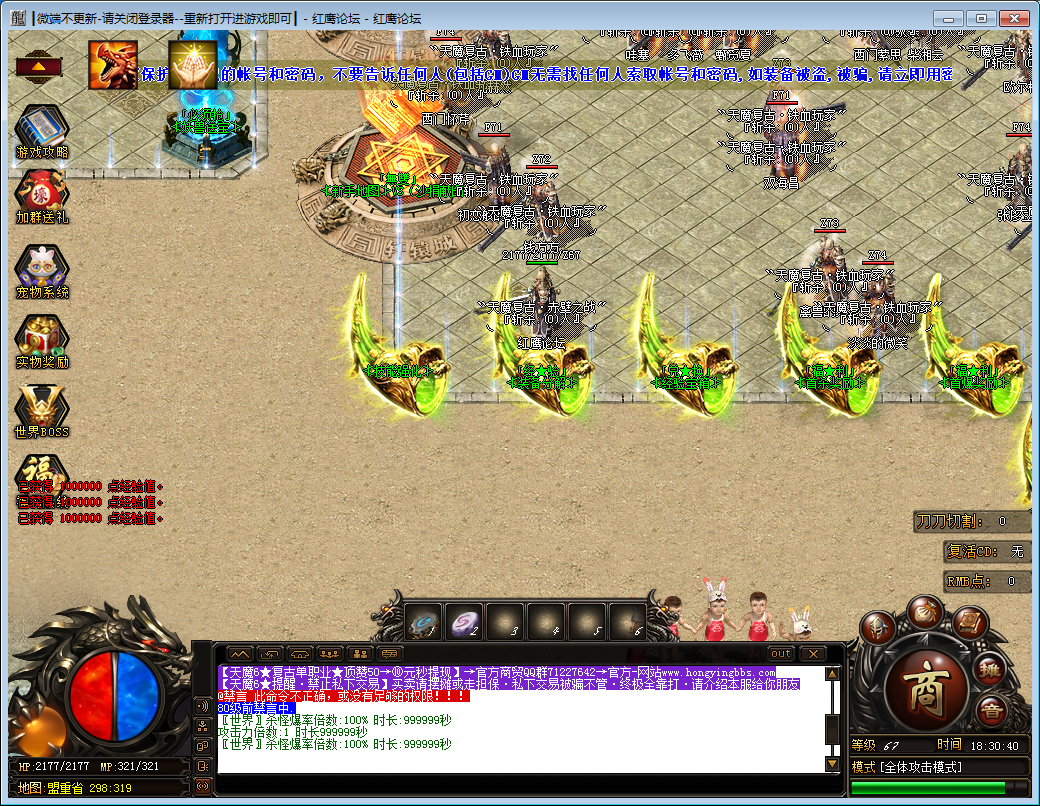
Task: Use the purple swirl item in hotbar slot 2
Action: [465, 622]
